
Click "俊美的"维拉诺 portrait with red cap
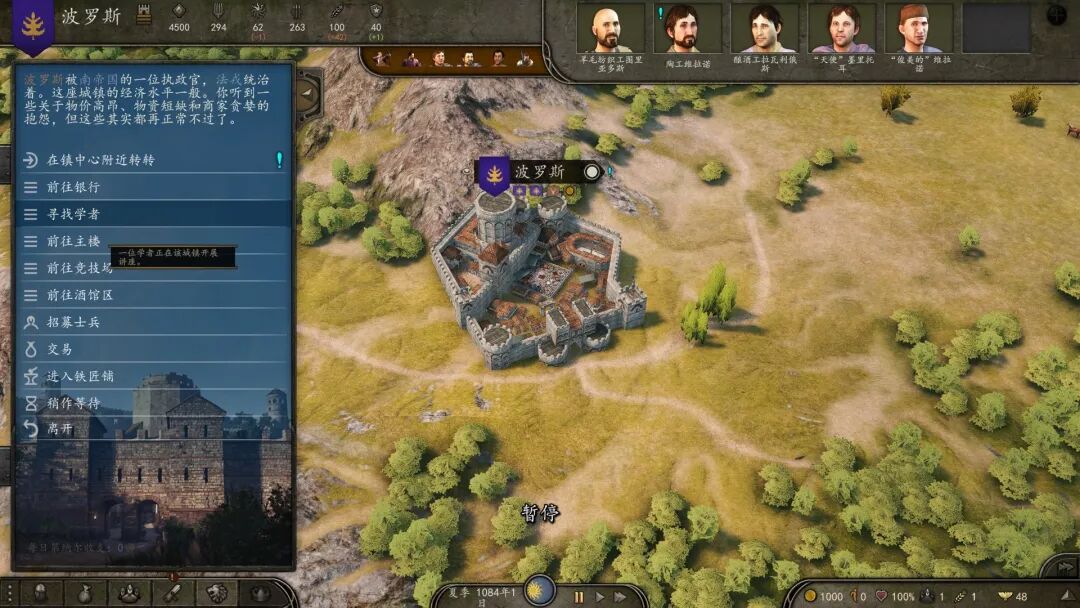tap(918, 29)
